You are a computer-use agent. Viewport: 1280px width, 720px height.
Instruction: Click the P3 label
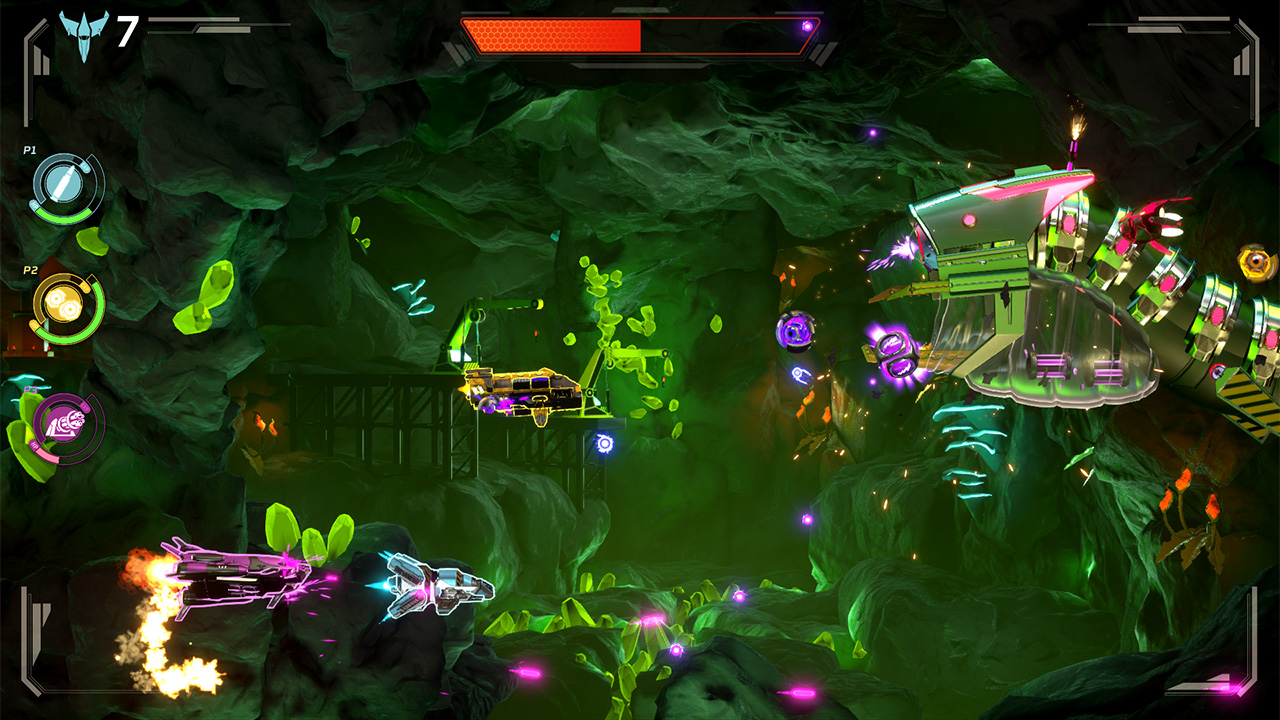click(x=29, y=390)
